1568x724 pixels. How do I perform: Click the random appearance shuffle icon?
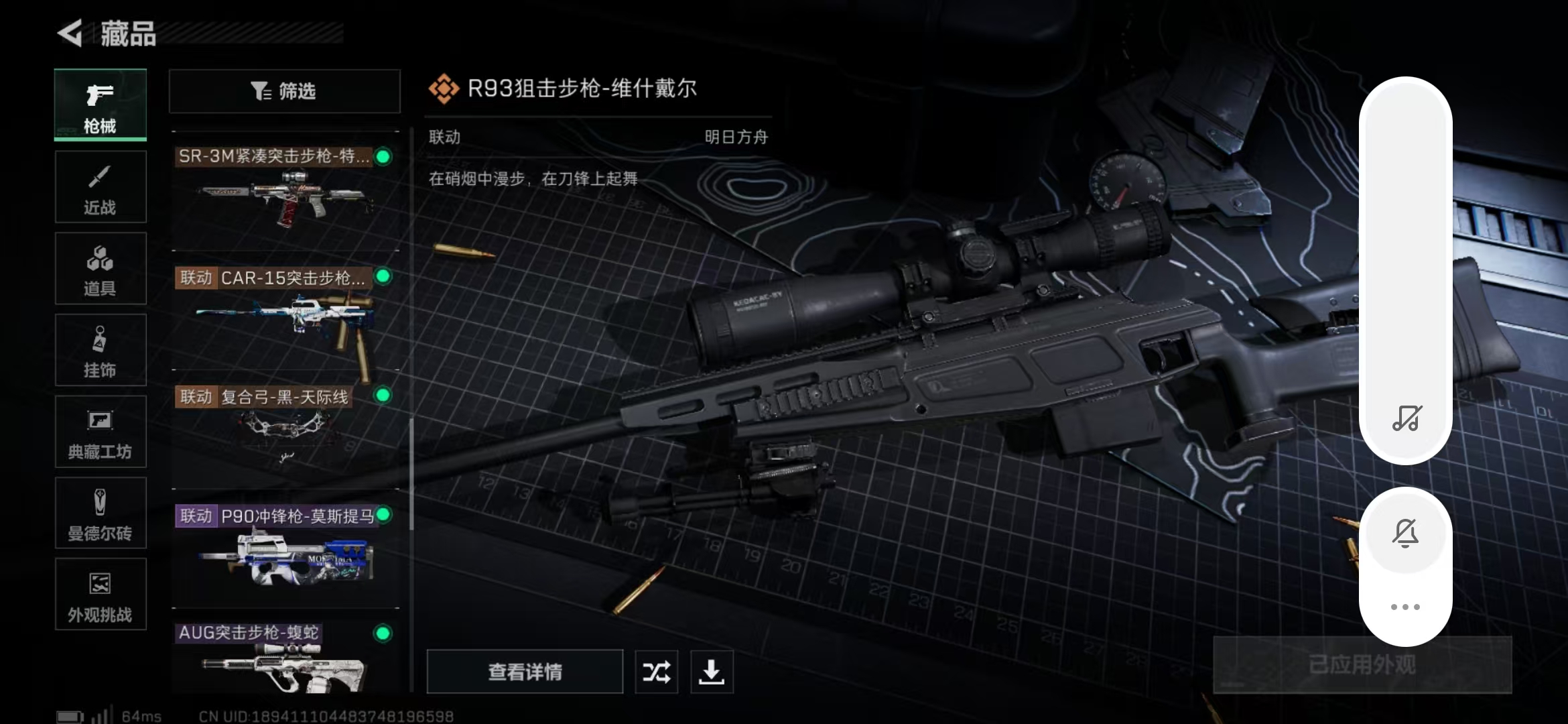click(655, 672)
